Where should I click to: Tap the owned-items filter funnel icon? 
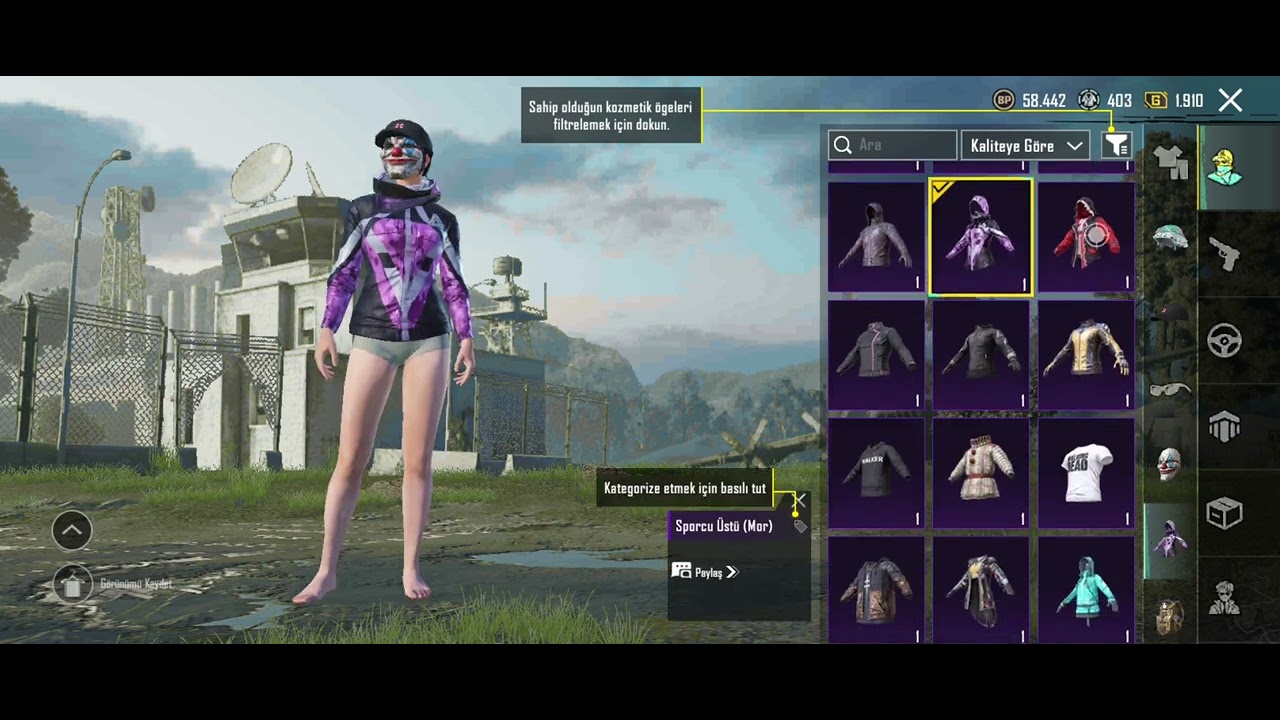click(1116, 146)
